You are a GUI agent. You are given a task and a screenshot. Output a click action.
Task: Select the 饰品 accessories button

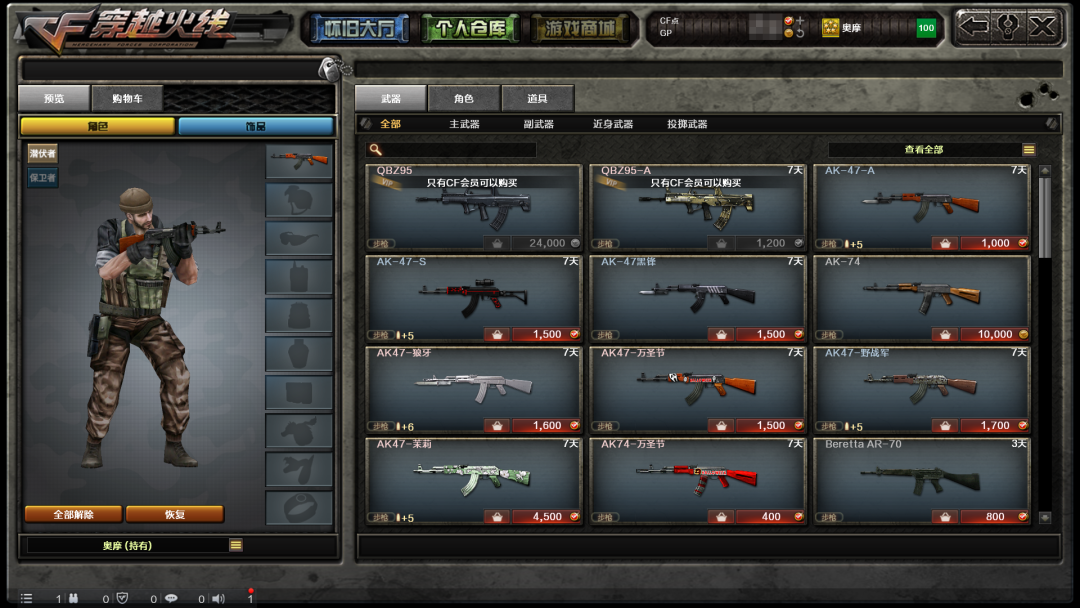coord(256,126)
